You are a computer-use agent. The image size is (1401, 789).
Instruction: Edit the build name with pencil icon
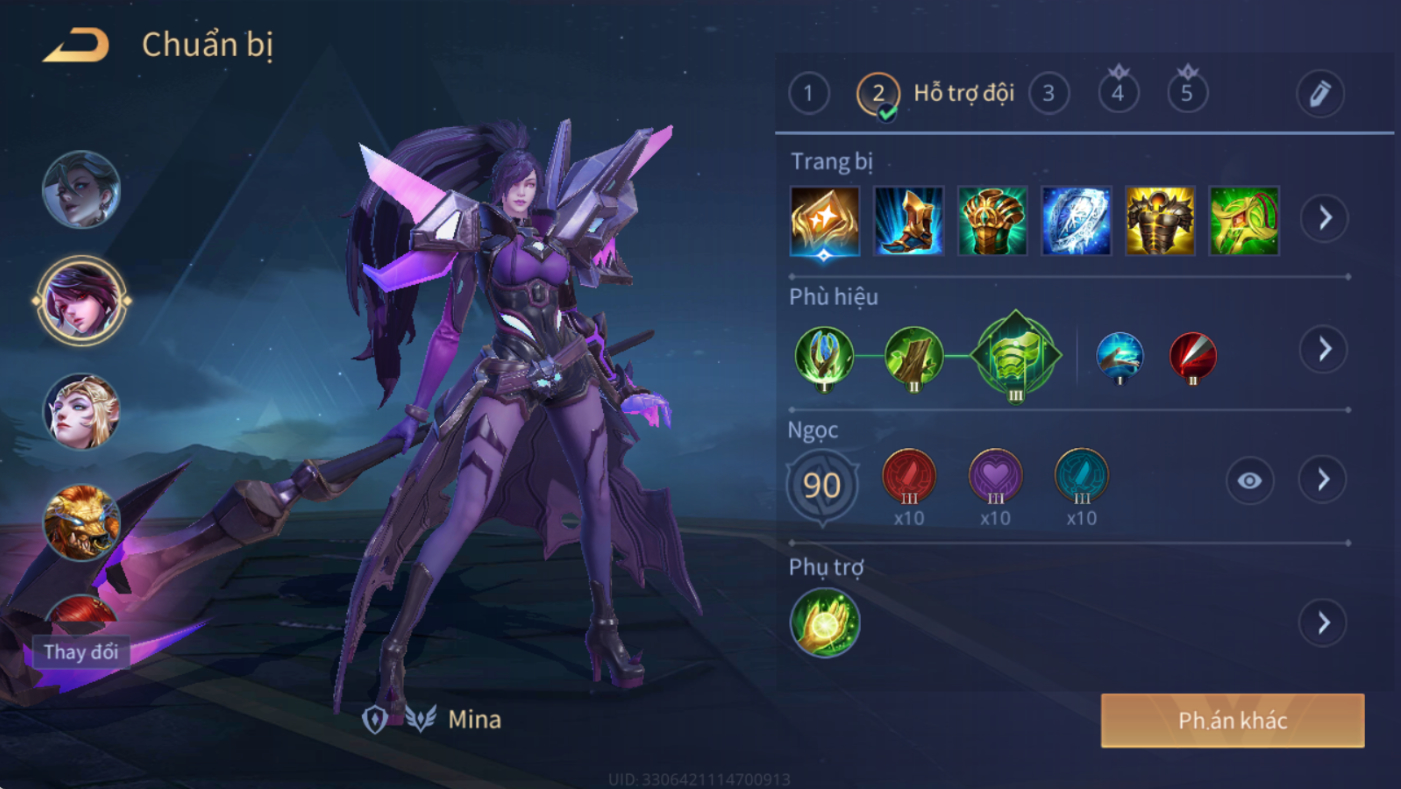pos(1320,94)
